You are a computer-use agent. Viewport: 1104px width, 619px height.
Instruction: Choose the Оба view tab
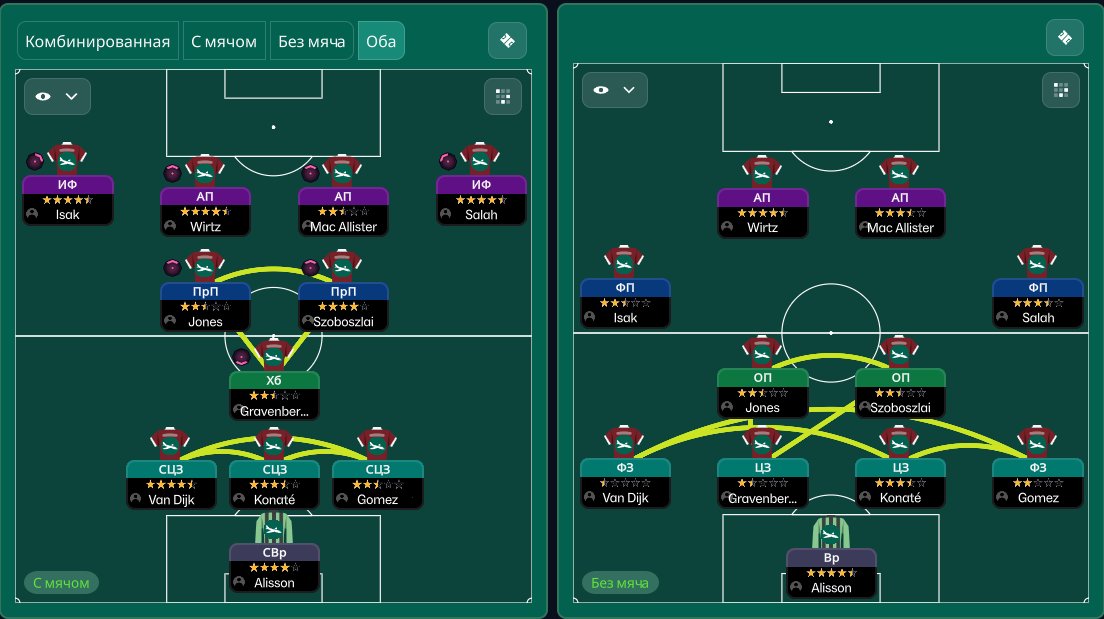[381, 41]
